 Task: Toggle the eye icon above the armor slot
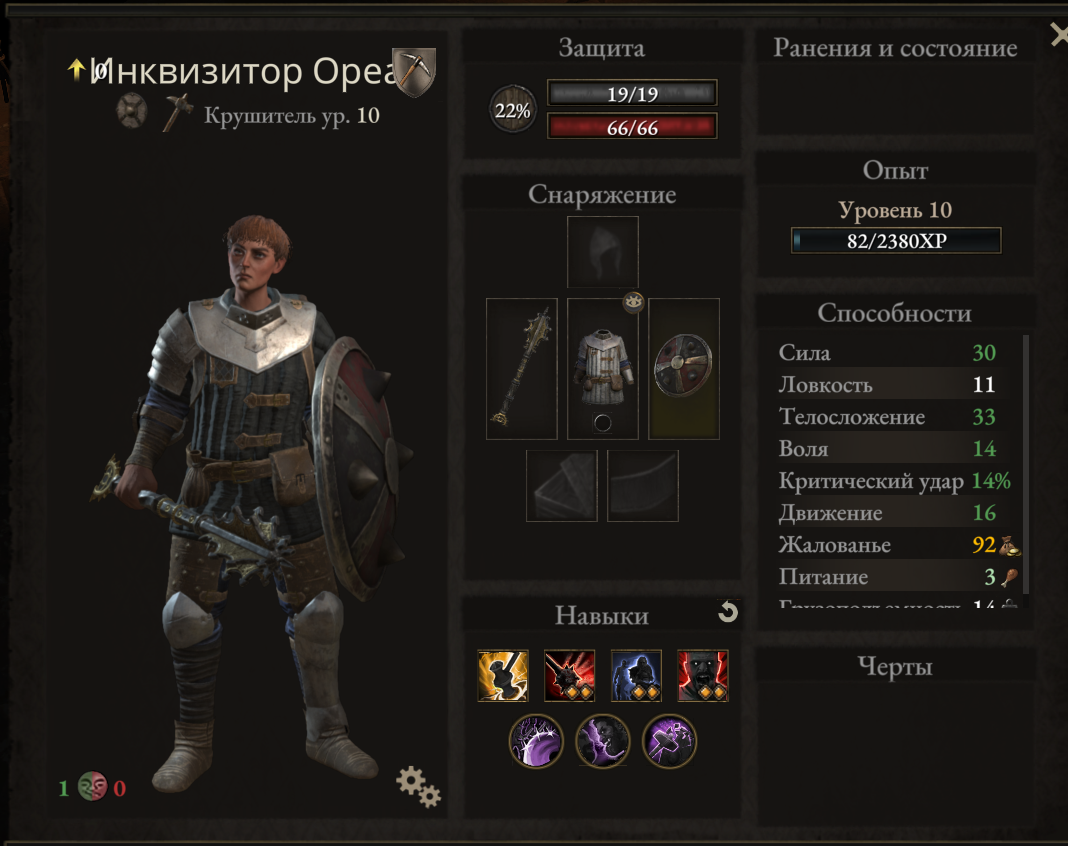coord(632,301)
